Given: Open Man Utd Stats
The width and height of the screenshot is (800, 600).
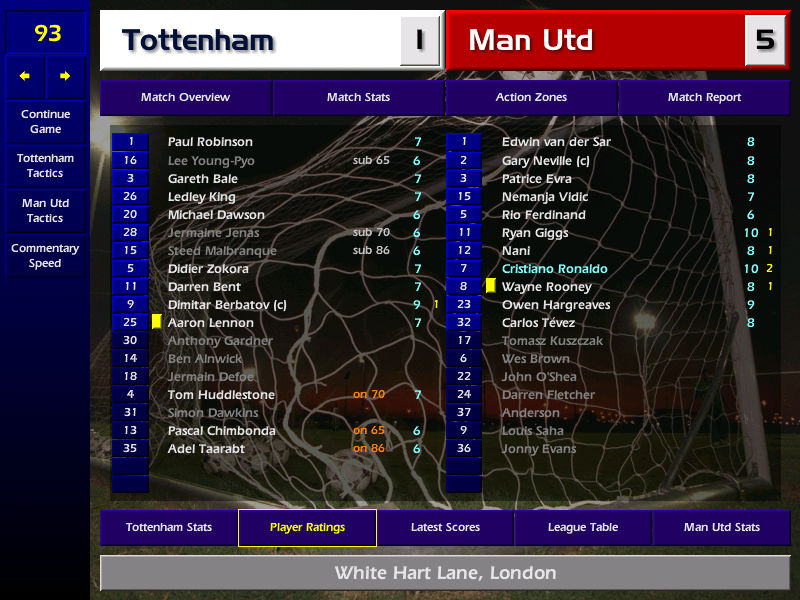Looking at the screenshot, I should [721, 527].
